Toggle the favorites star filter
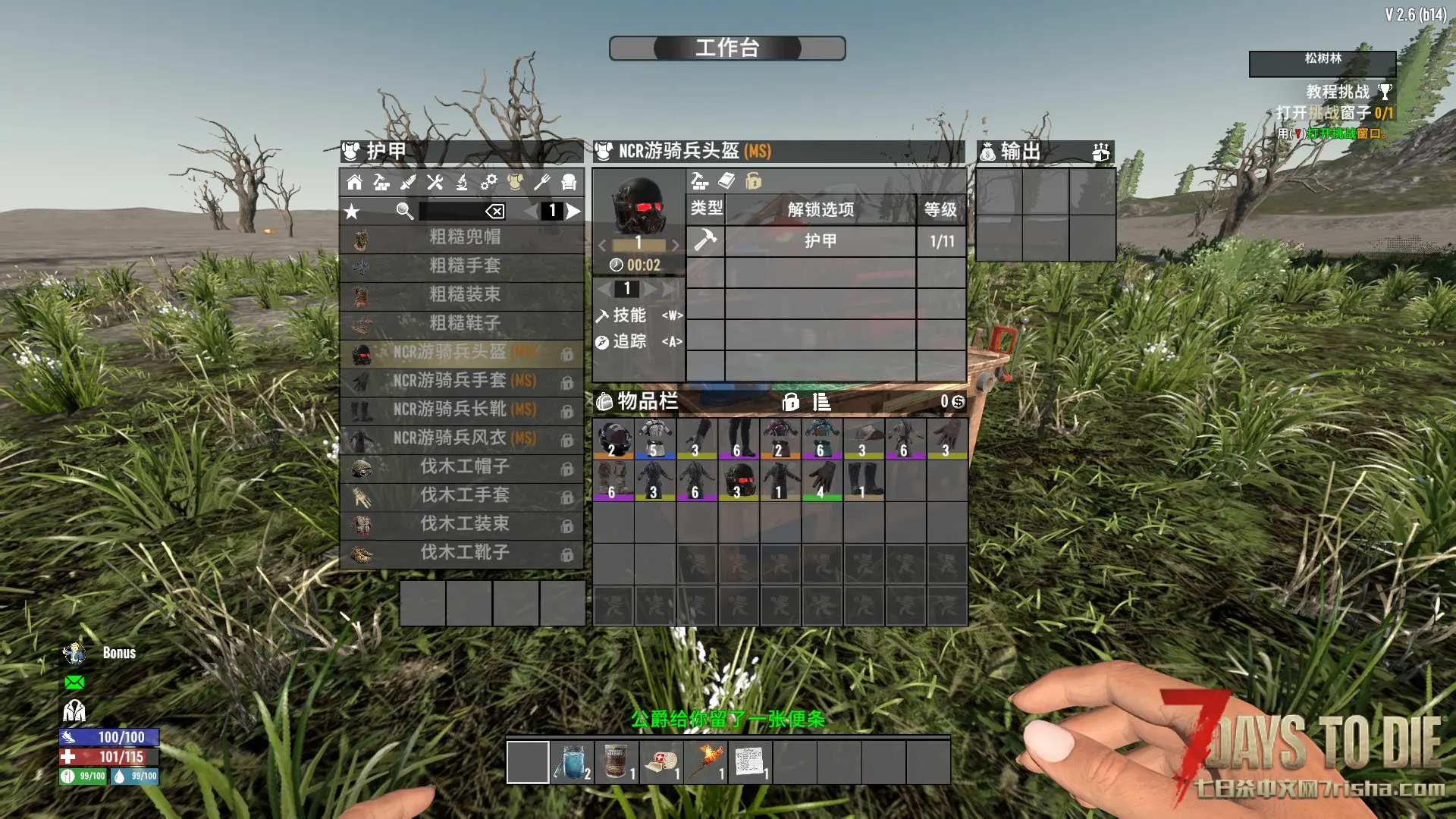 (352, 212)
